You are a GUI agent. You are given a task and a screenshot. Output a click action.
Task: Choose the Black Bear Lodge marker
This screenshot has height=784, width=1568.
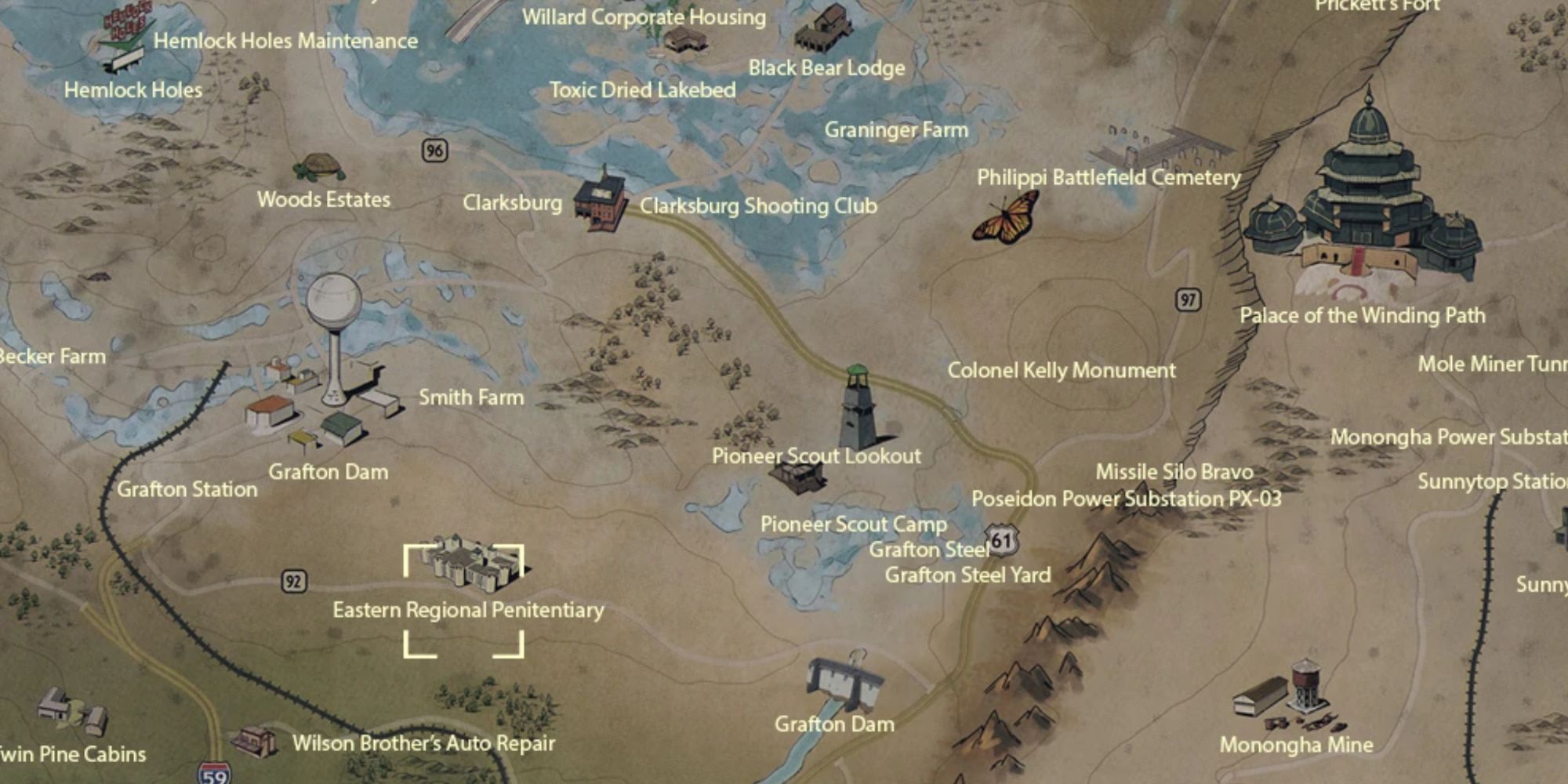[x=824, y=30]
